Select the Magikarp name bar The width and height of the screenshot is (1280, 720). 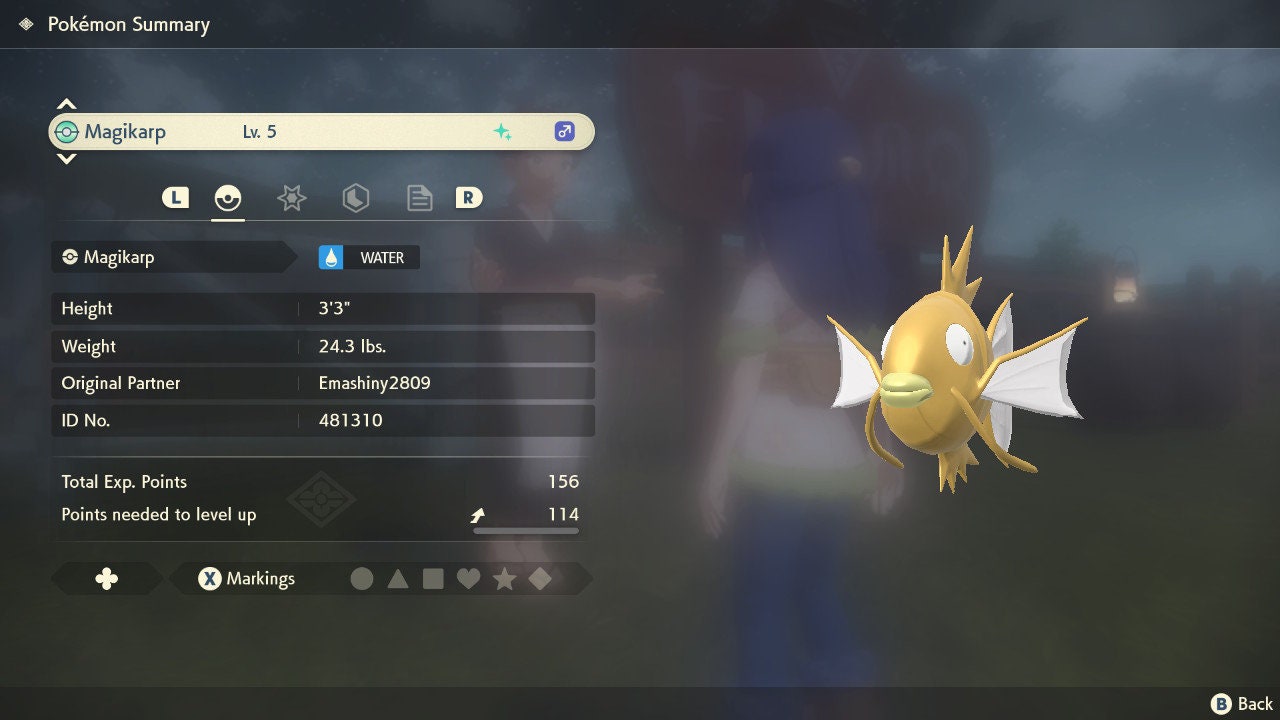click(x=321, y=132)
